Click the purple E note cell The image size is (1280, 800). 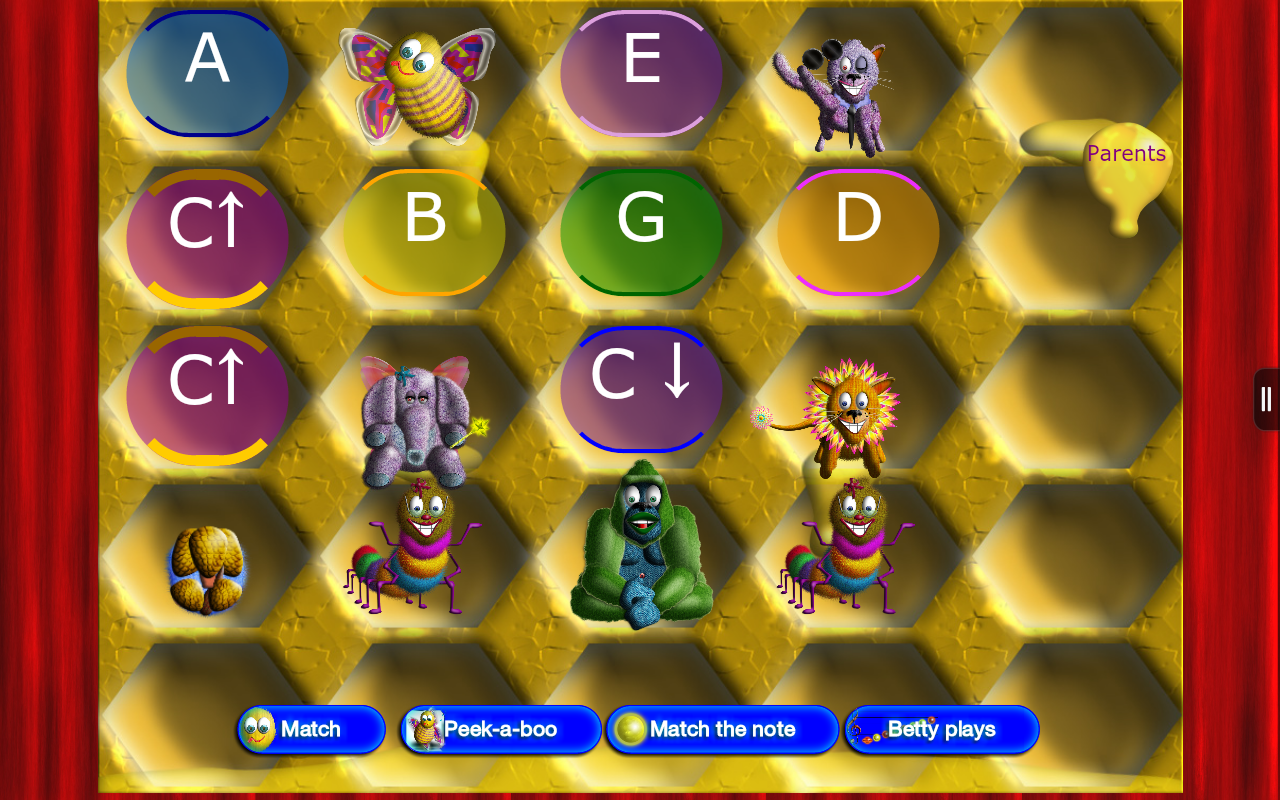click(x=640, y=72)
